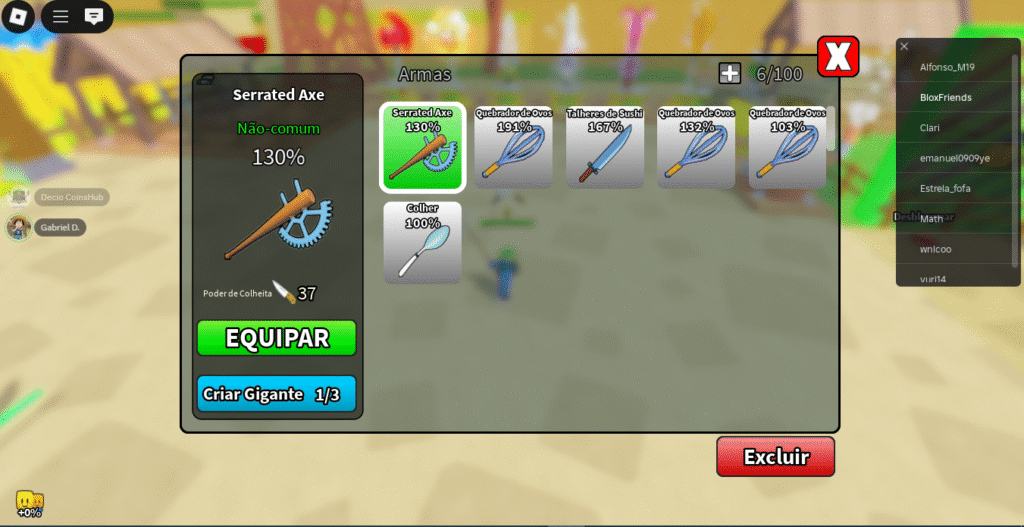Close the player list panel
Screen dimensions: 1024x527
(x=904, y=46)
